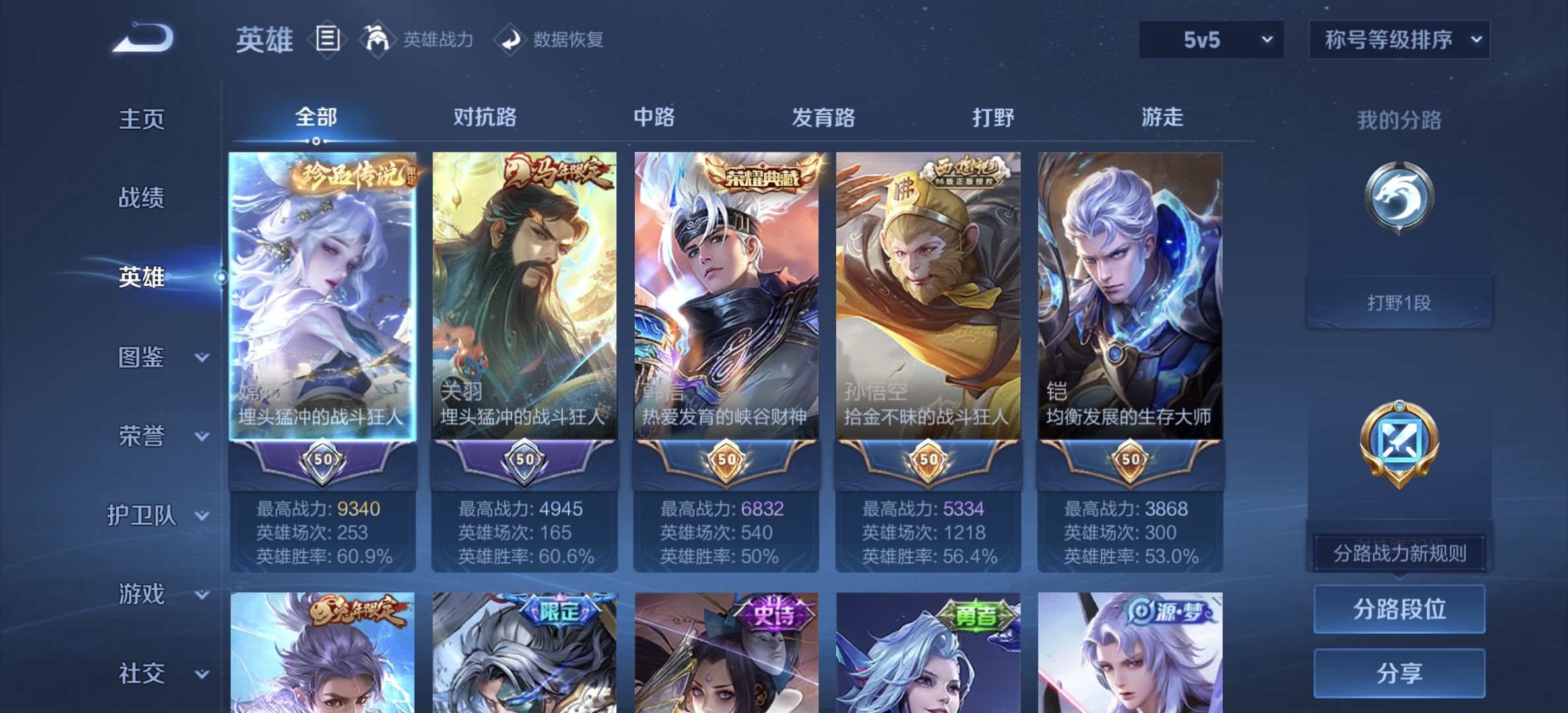
Task: Switch to the 对抗路 tab
Action: pyautogui.click(x=486, y=118)
